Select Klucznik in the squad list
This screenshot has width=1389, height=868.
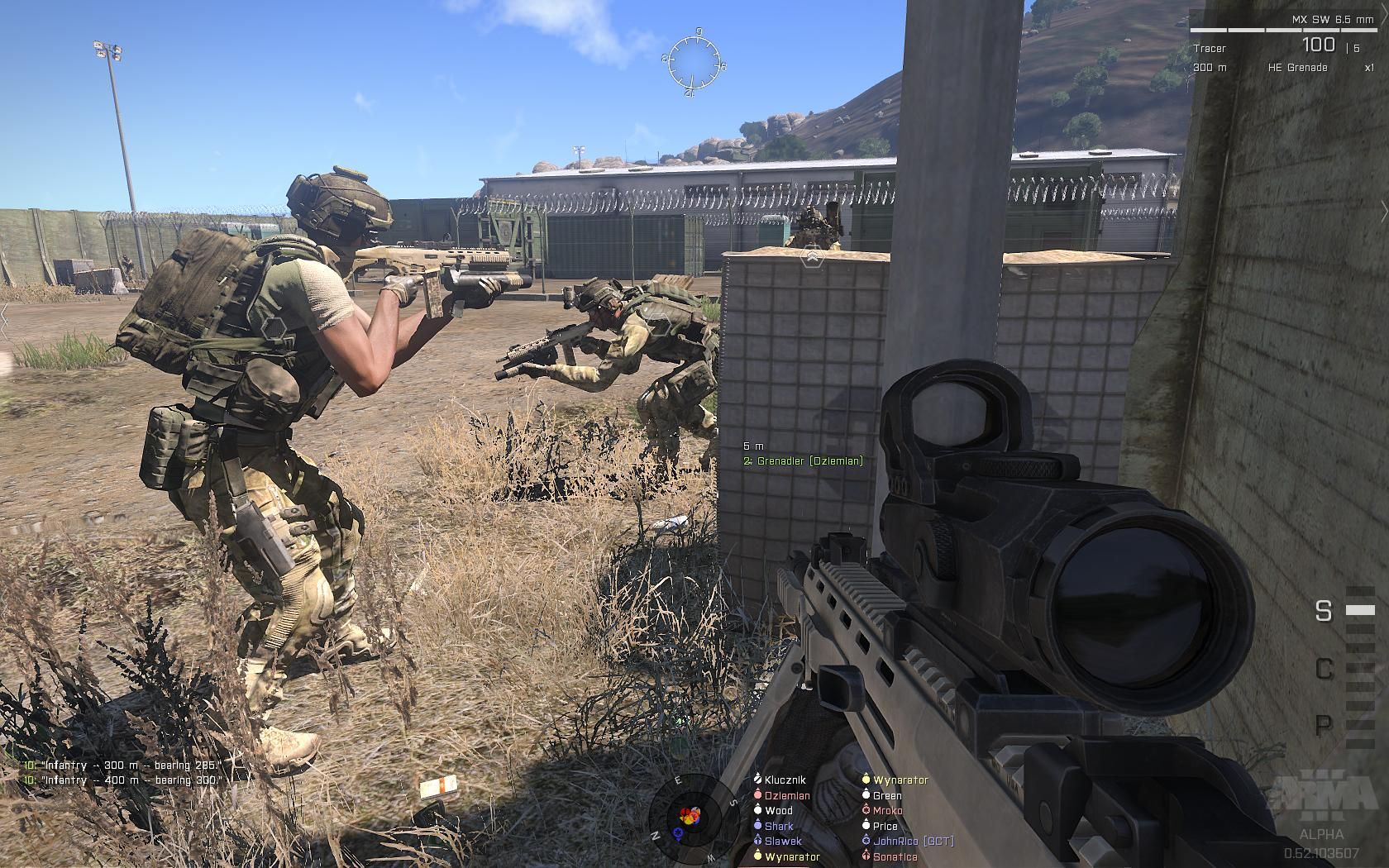785,780
